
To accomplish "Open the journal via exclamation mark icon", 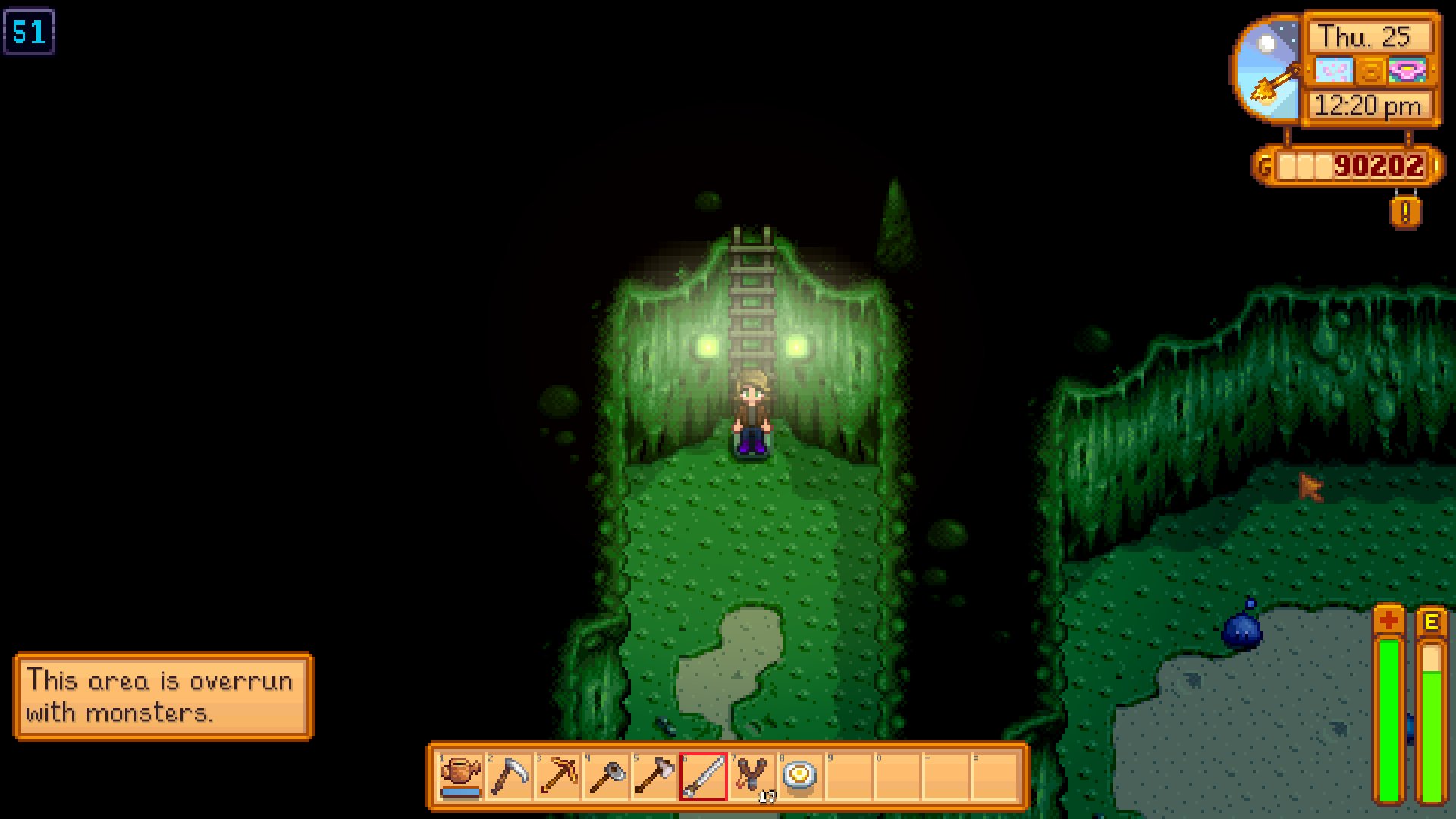I will [1405, 212].
